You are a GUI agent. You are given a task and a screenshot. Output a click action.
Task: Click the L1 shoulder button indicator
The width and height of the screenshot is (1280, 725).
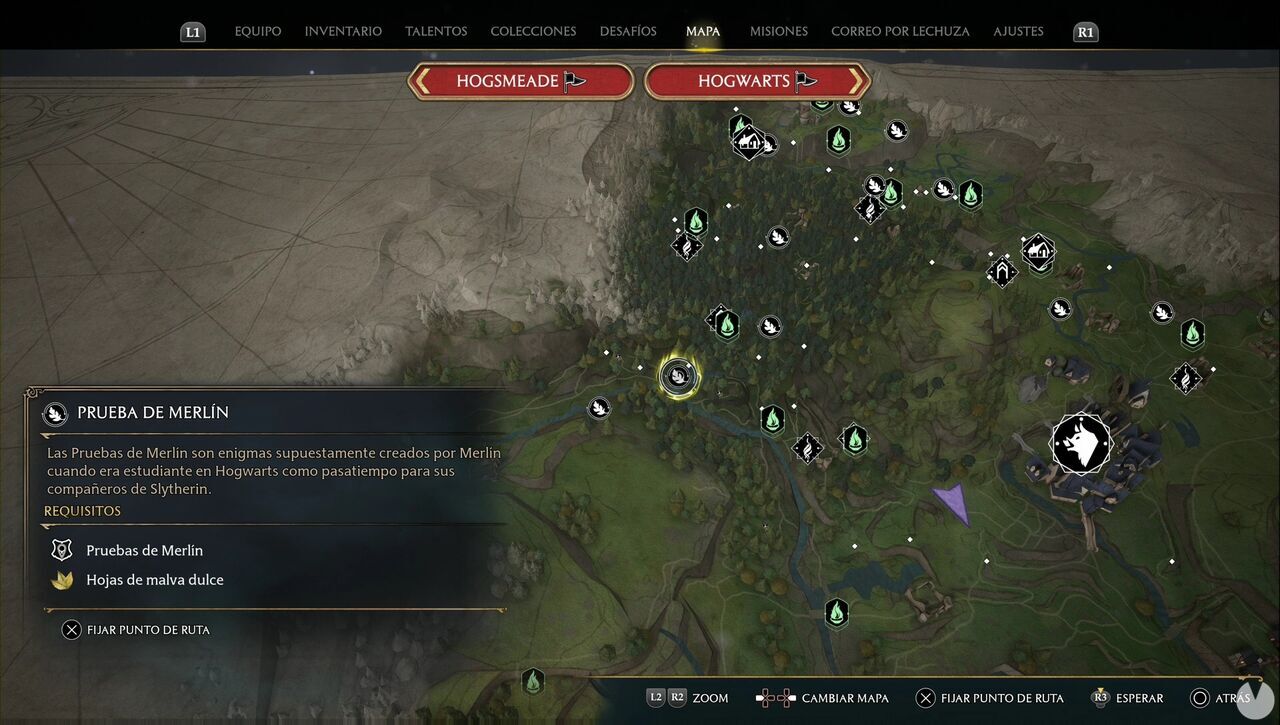(193, 31)
